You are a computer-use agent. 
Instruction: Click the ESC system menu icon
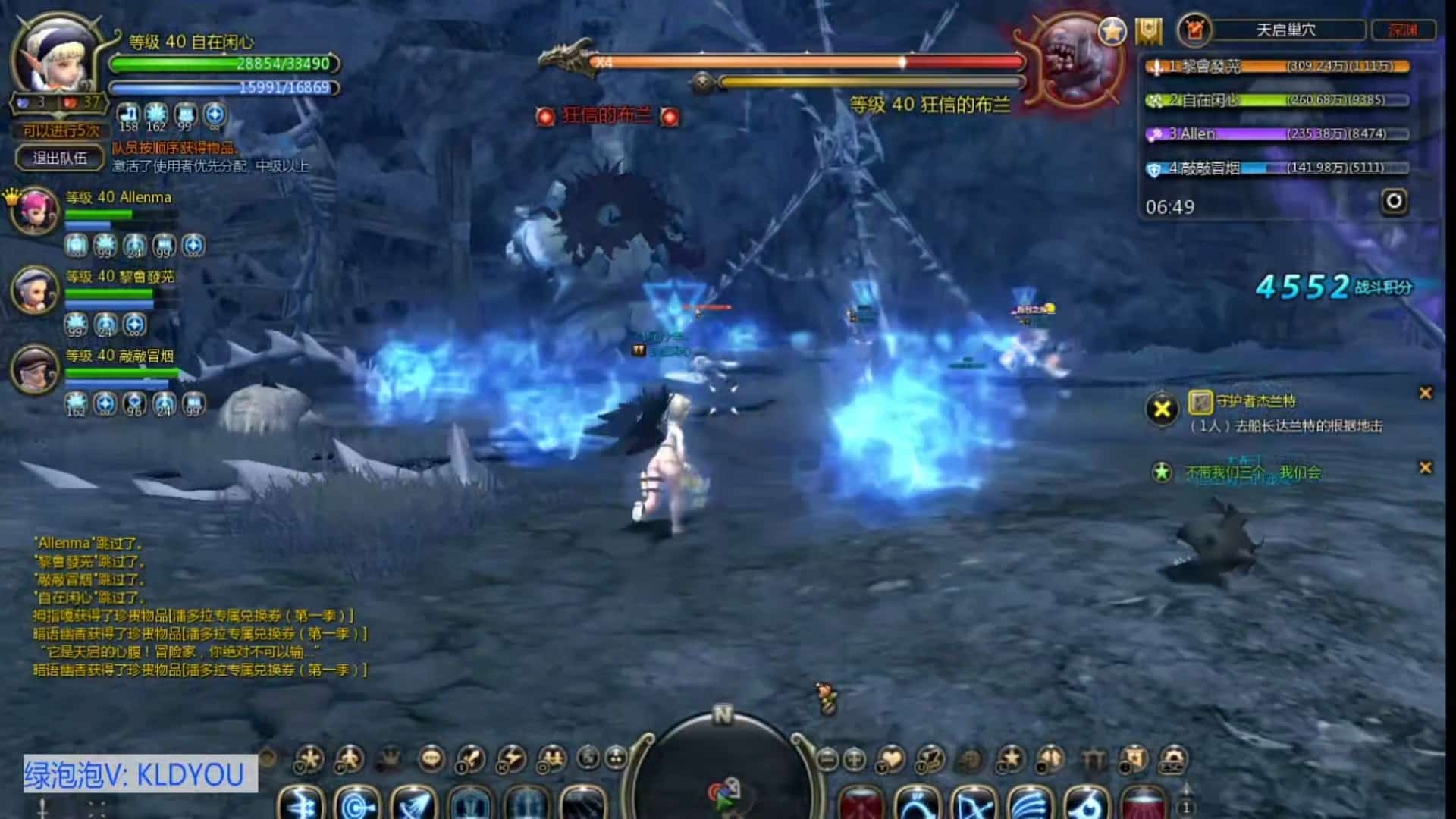[1173, 758]
